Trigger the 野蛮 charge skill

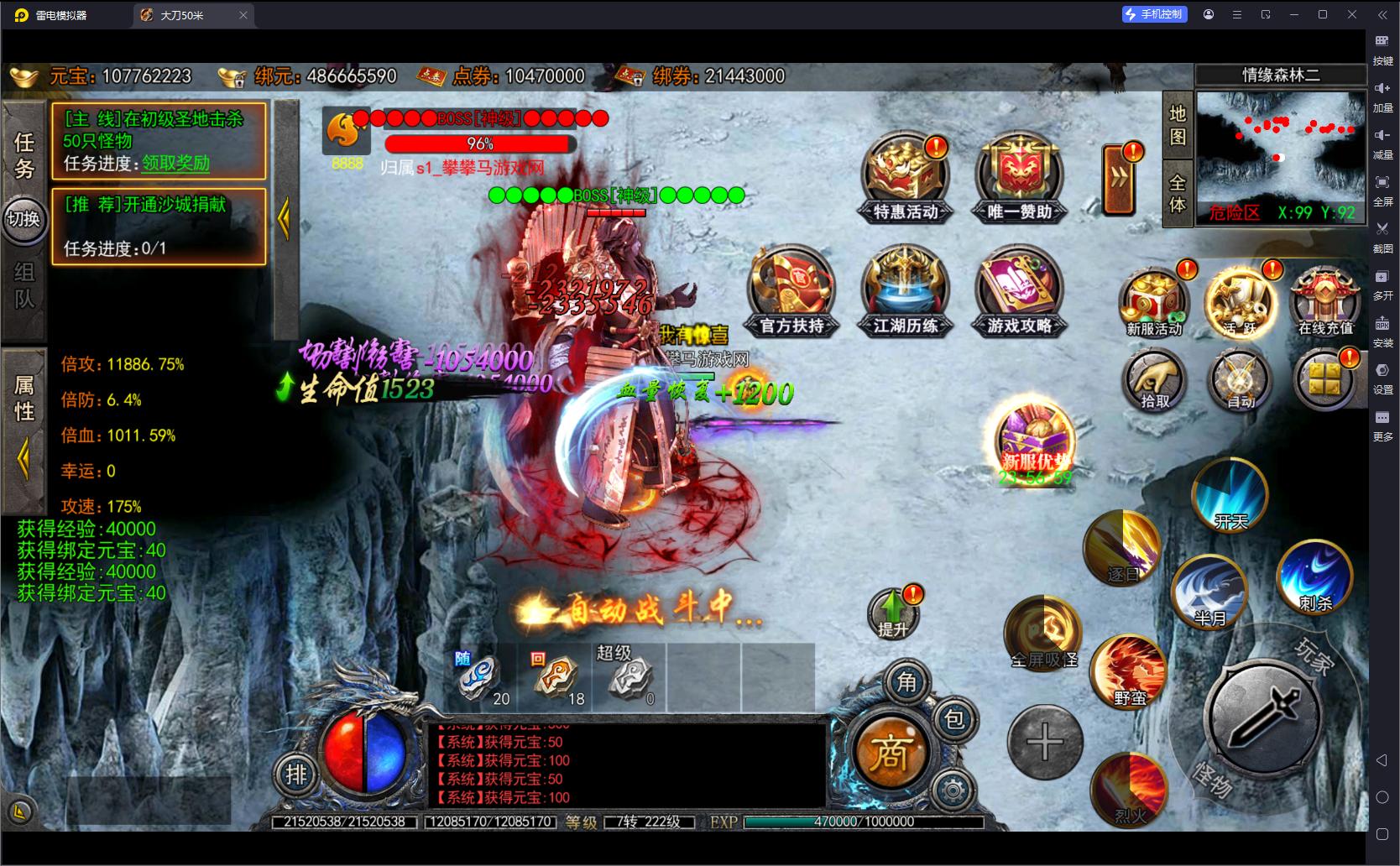(1130, 671)
